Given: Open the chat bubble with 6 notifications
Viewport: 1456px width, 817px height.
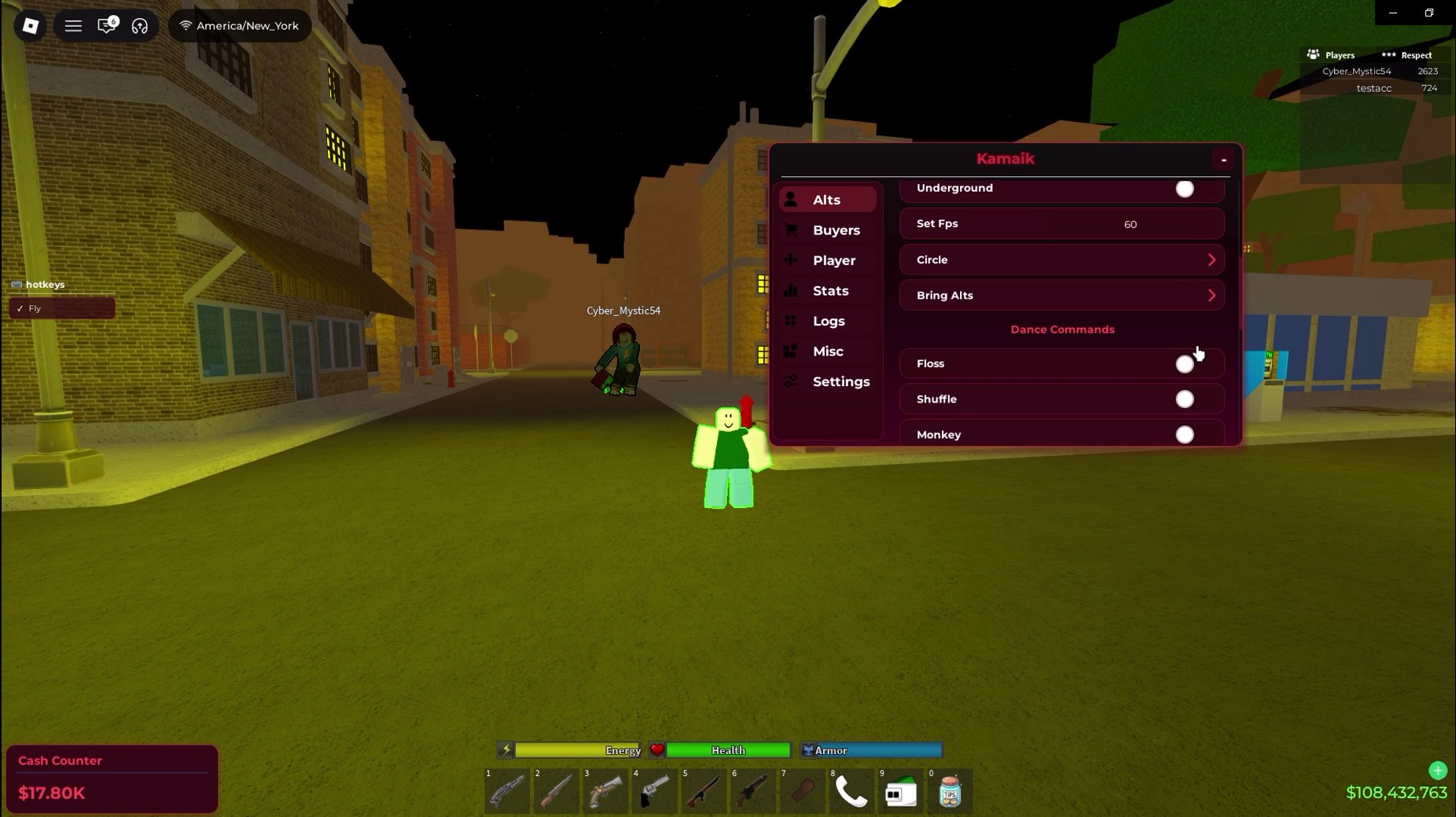Looking at the screenshot, I should pos(106,25).
